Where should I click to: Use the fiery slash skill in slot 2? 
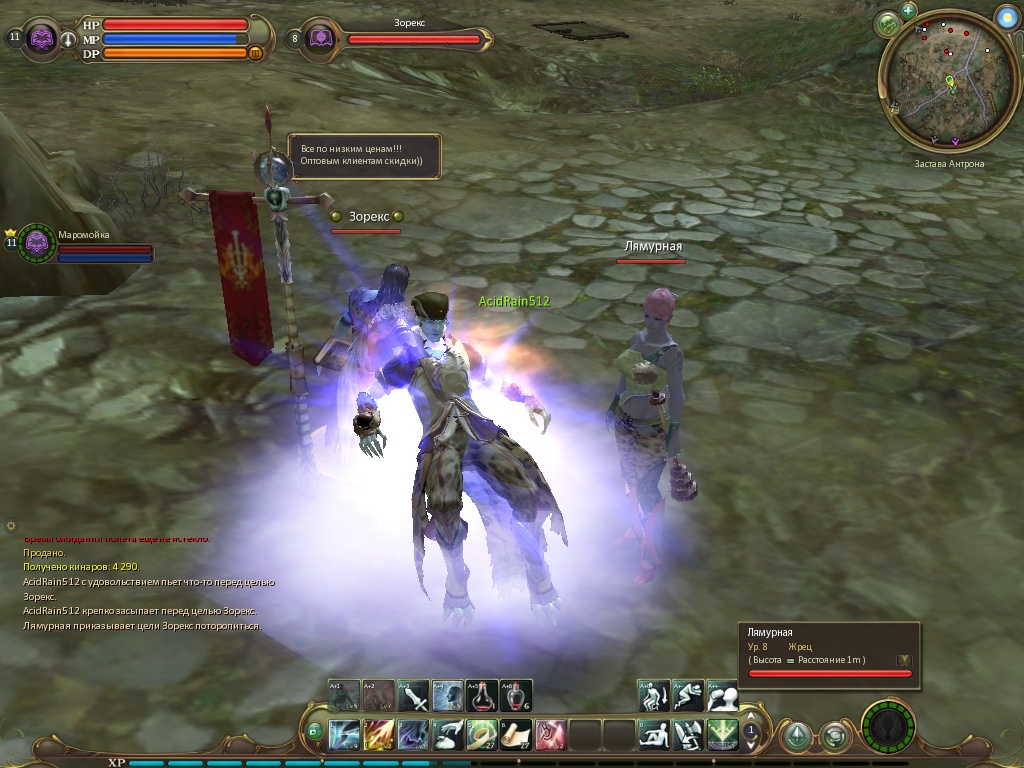click(379, 735)
